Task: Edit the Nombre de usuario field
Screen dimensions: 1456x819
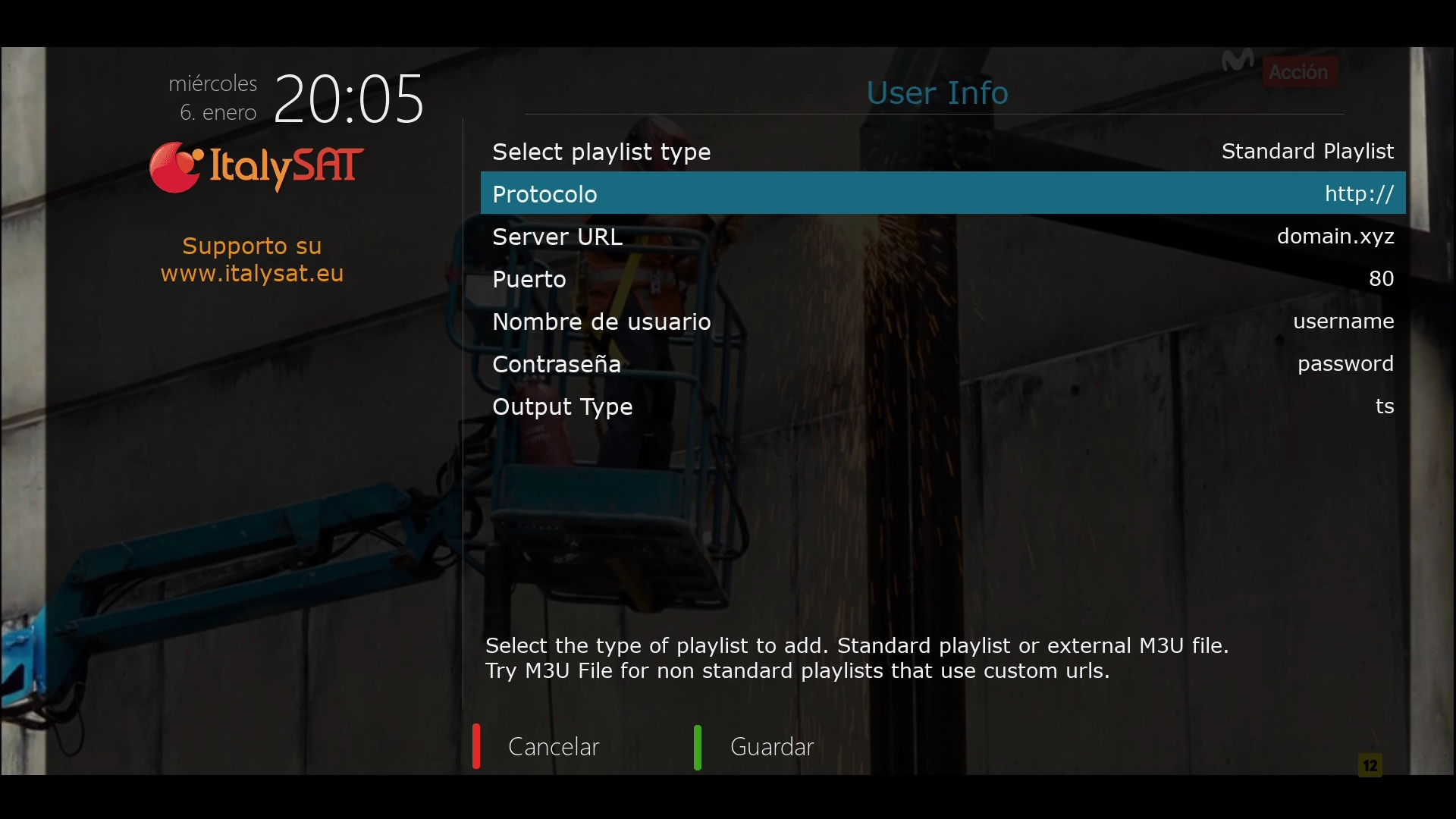Action: pos(943,322)
